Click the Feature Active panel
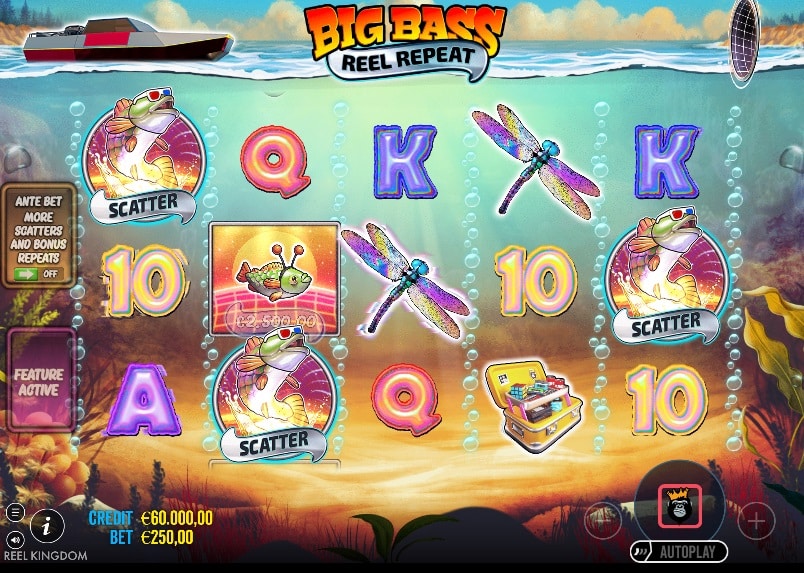 pos(39,382)
